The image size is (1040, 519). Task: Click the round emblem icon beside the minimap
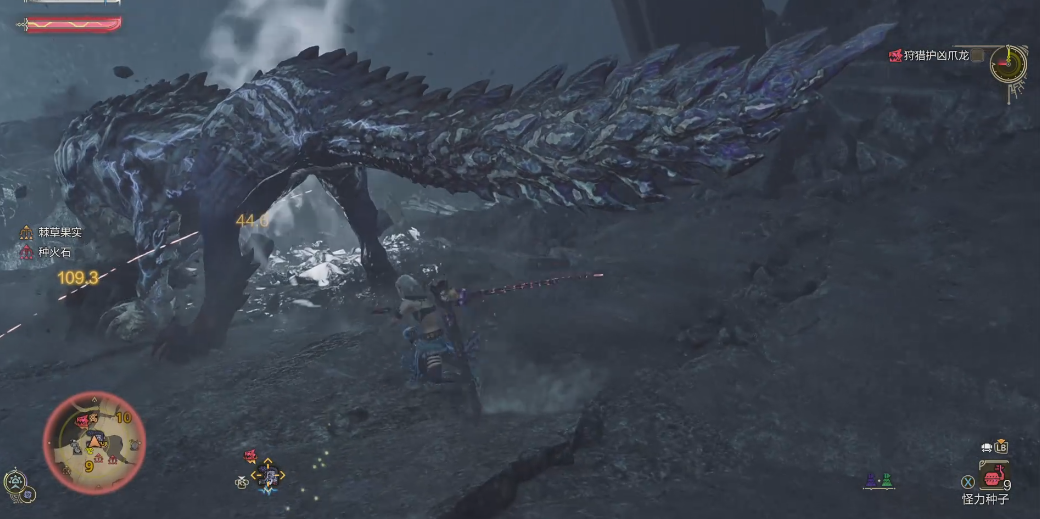tap(15, 481)
